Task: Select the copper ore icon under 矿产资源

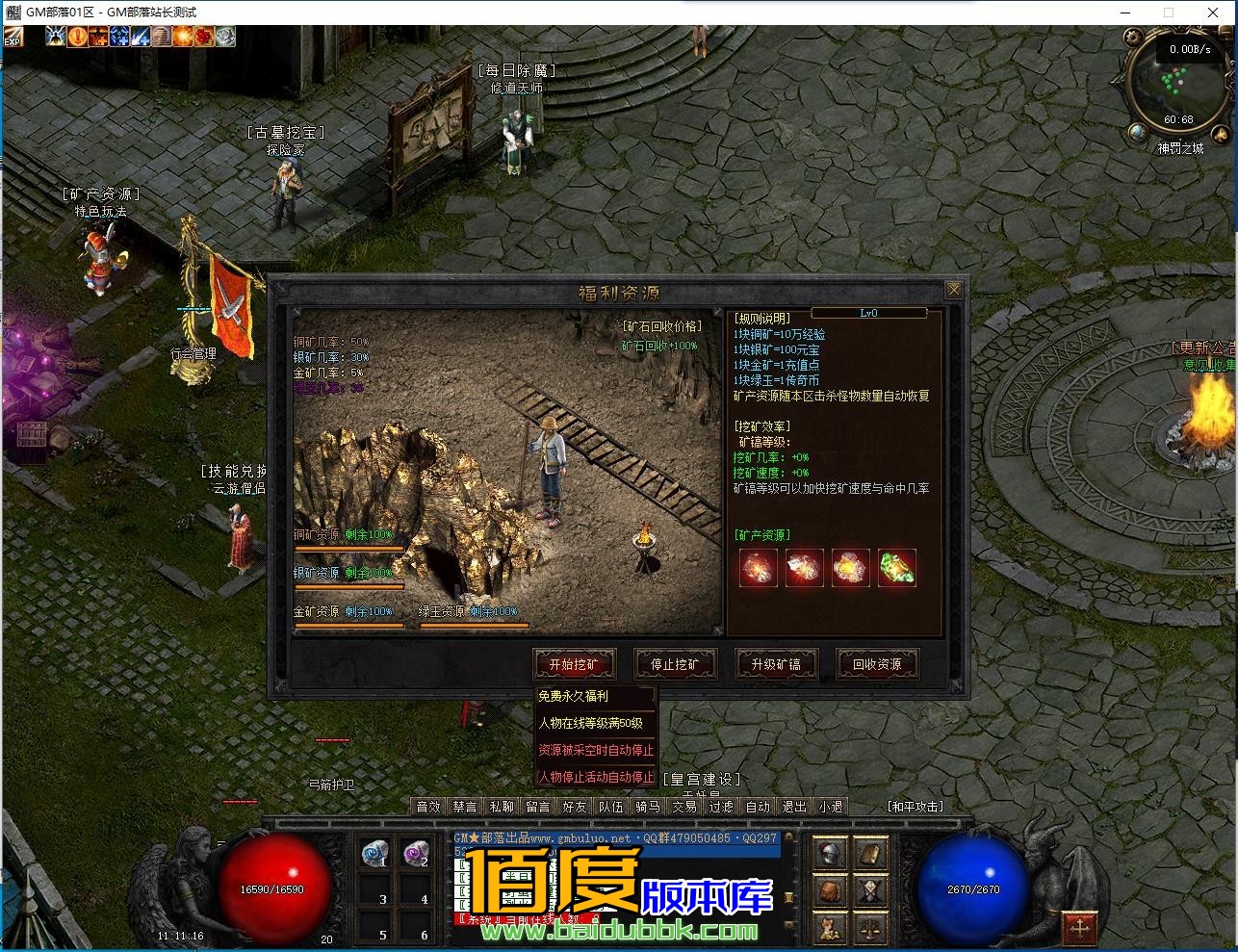Action: point(759,570)
